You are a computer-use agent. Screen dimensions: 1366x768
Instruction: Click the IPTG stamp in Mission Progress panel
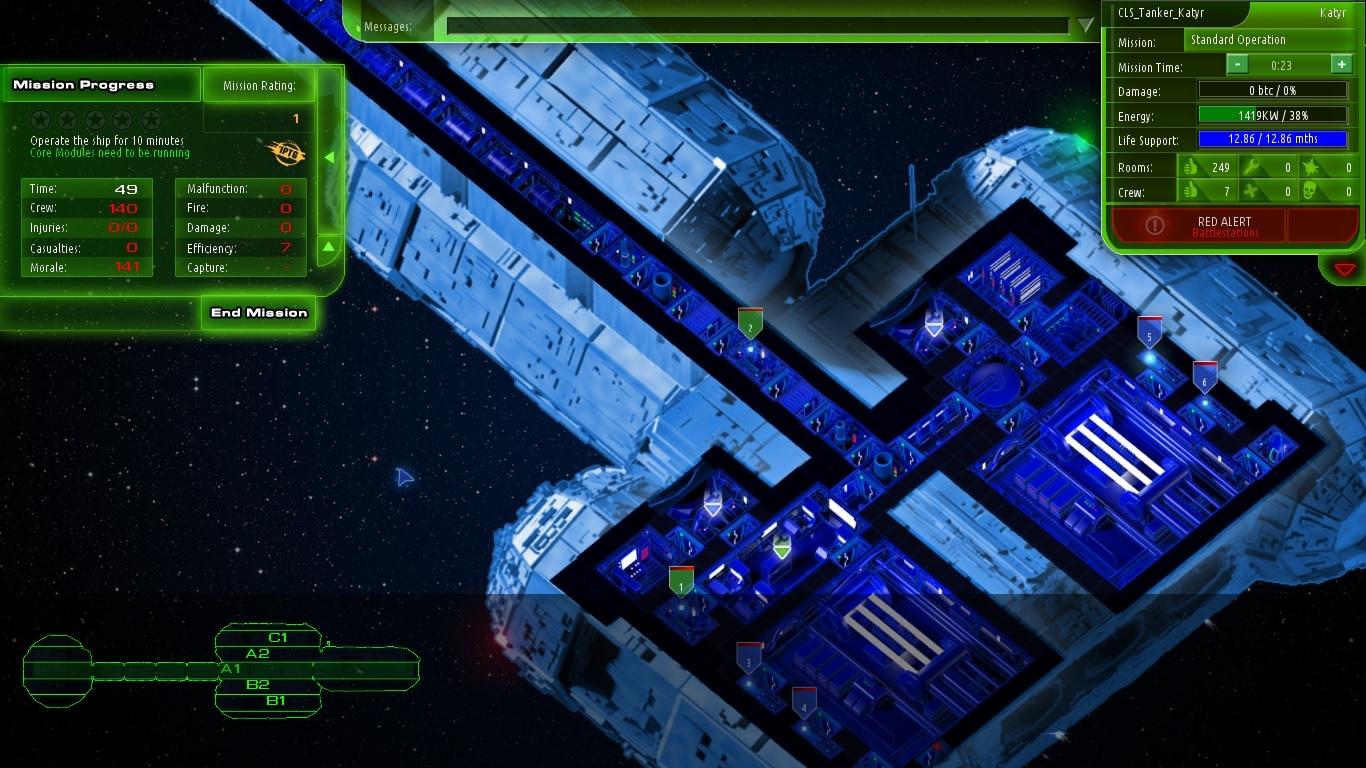(287, 153)
